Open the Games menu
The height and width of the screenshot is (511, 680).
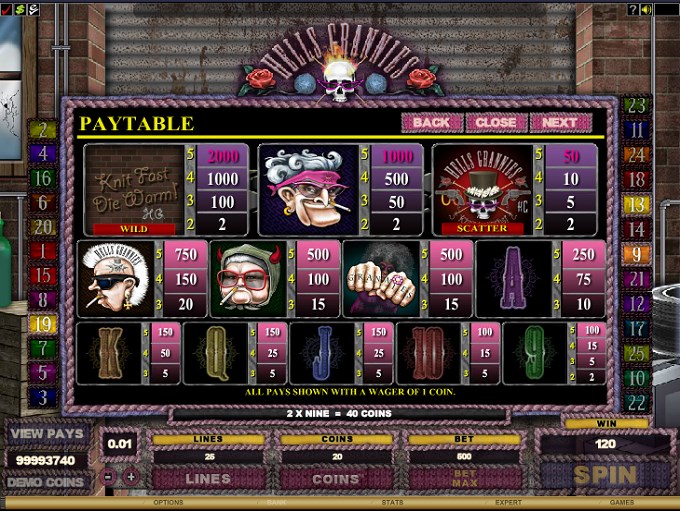point(622,503)
